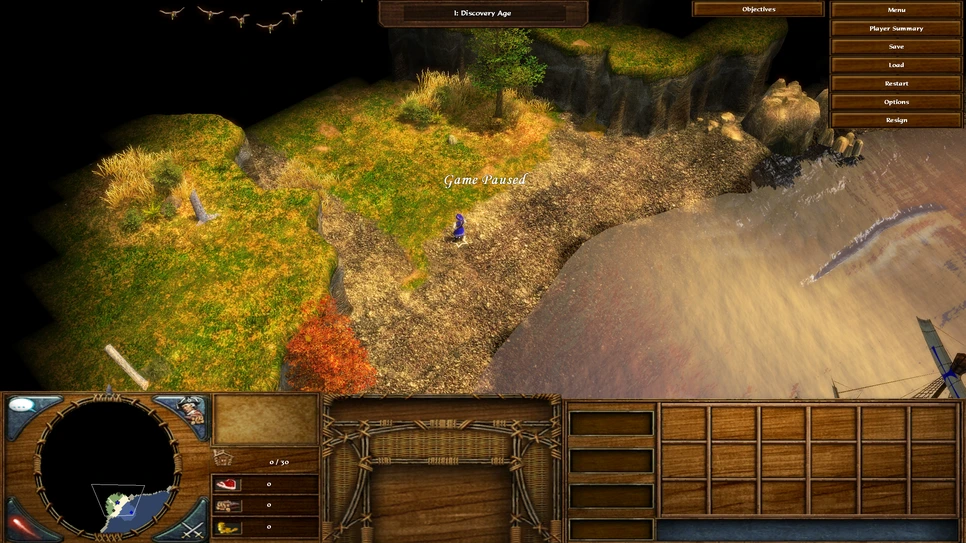Resign from the game
Image resolution: width=966 pixels, height=543 pixels.
pyautogui.click(x=896, y=120)
